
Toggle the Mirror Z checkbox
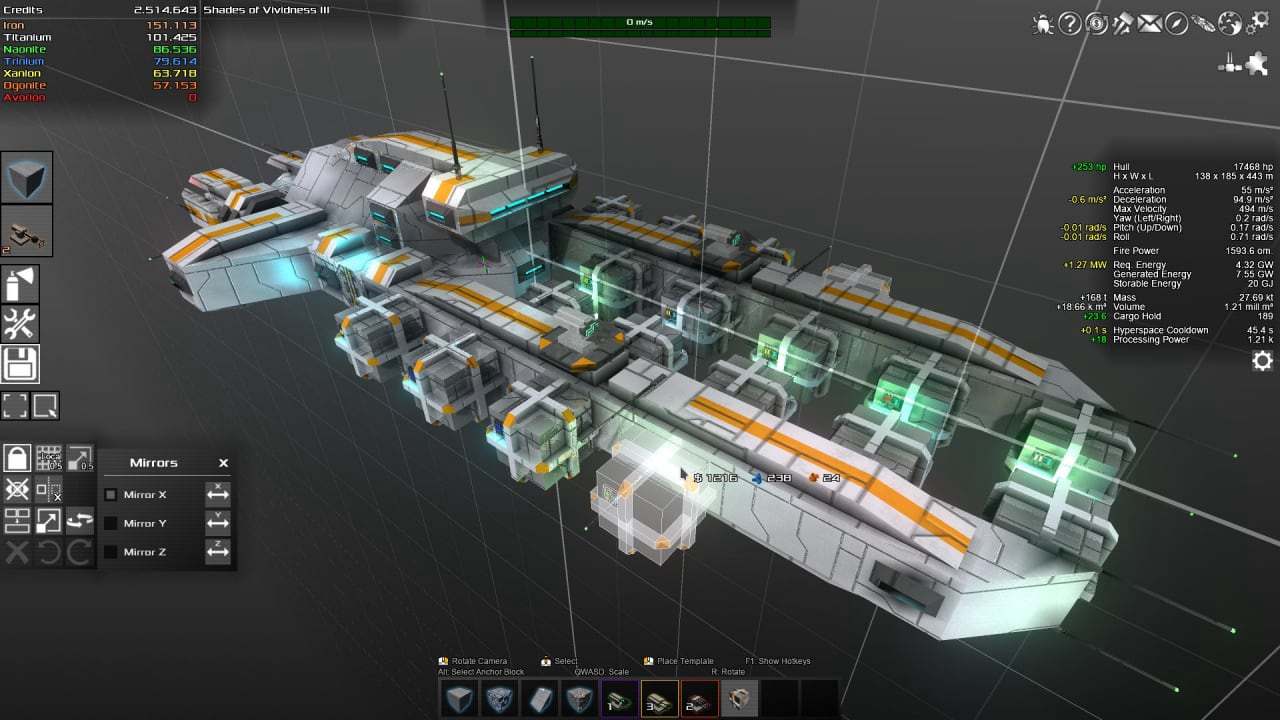click(111, 552)
